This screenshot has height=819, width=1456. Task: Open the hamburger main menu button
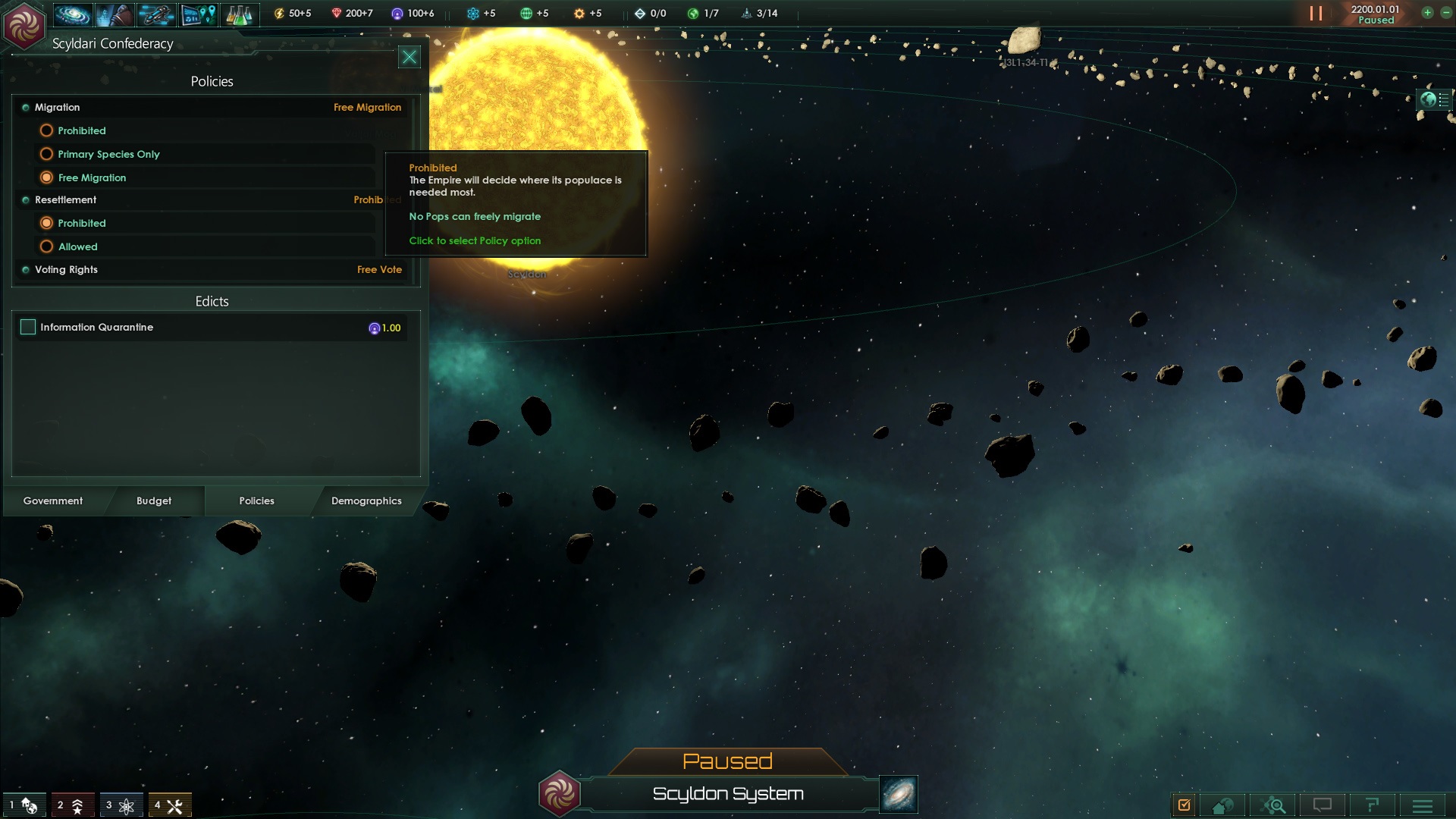[1422, 805]
